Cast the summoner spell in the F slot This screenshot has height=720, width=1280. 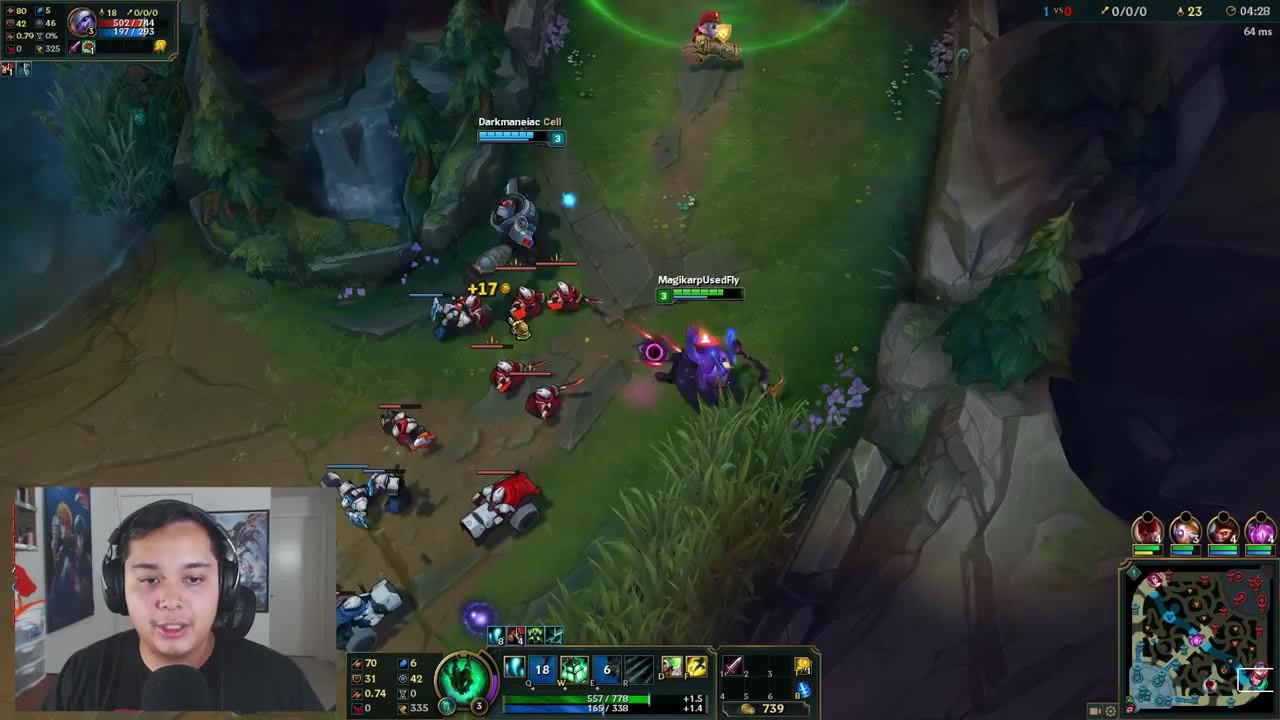click(x=696, y=666)
